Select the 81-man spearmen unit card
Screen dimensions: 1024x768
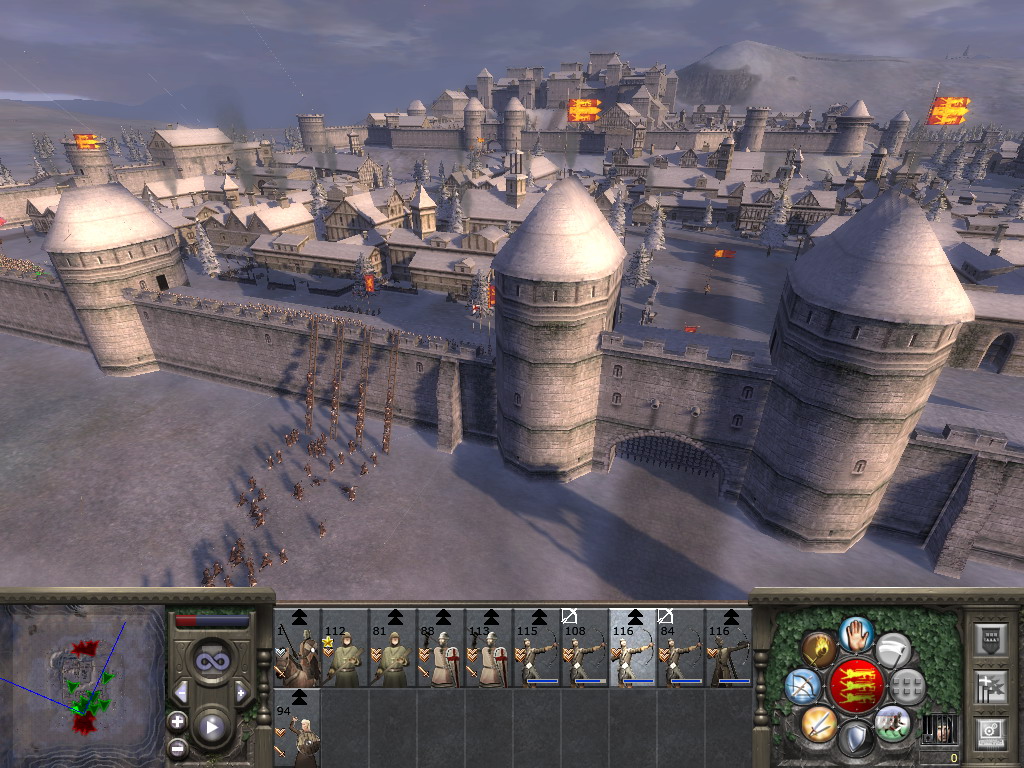[393, 648]
